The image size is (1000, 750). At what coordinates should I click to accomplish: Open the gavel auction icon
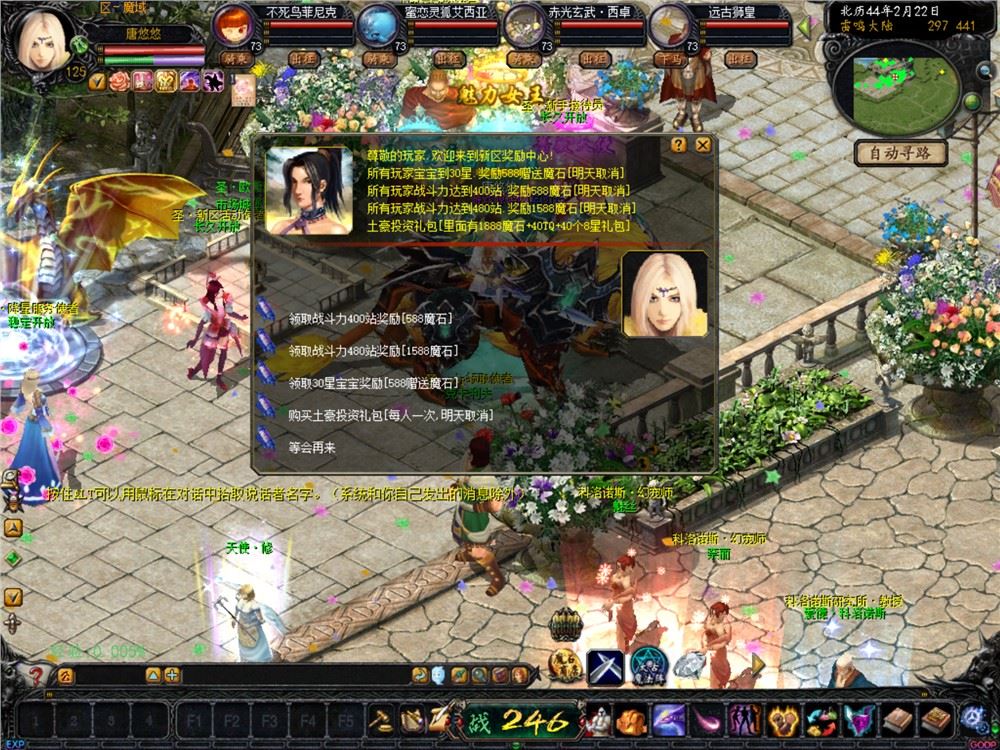click(381, 720)
